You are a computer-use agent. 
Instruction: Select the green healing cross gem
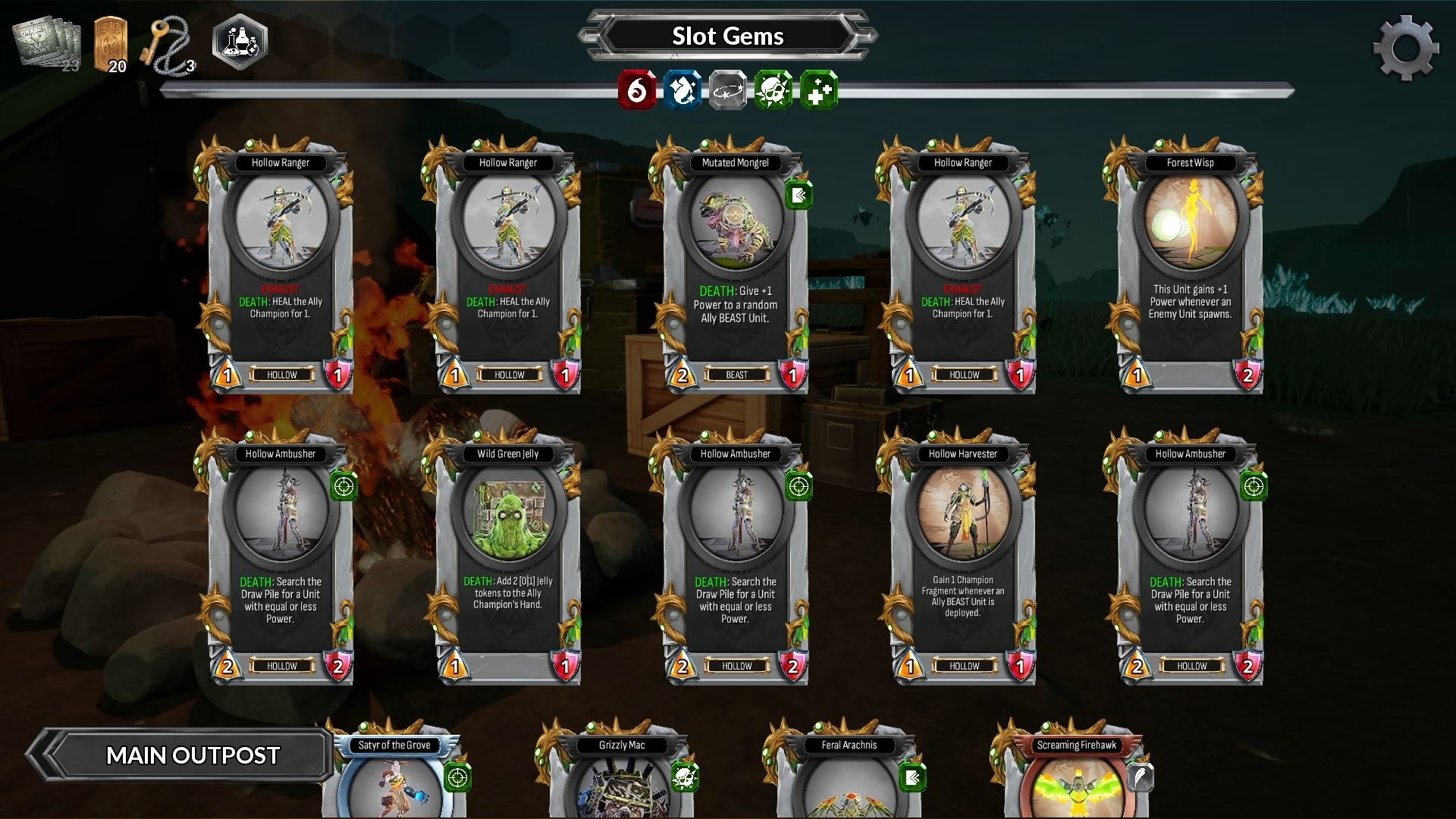tap(820, 91)
